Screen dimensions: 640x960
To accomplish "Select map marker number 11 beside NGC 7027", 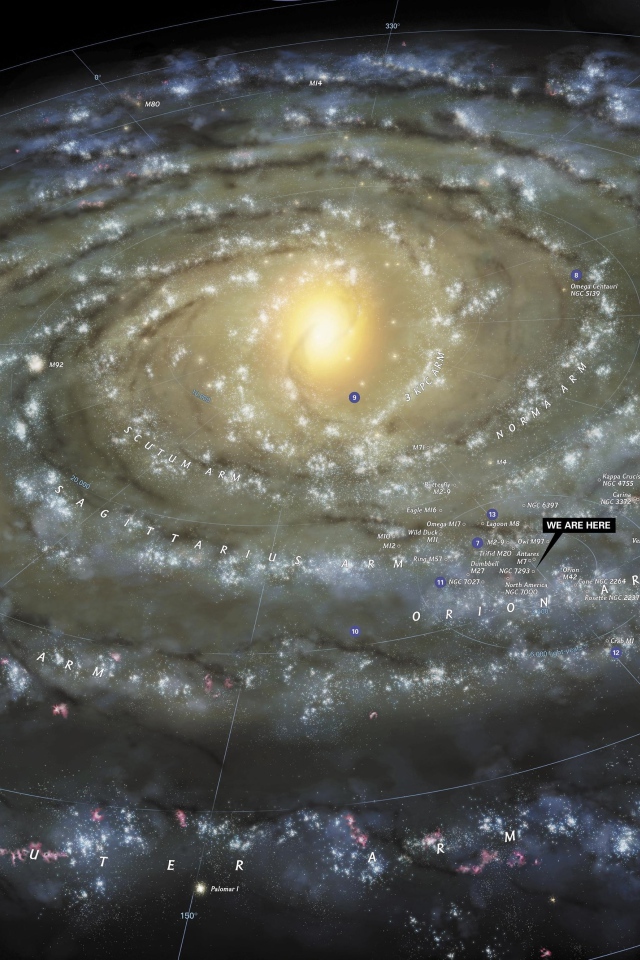I will pos(440,582).
